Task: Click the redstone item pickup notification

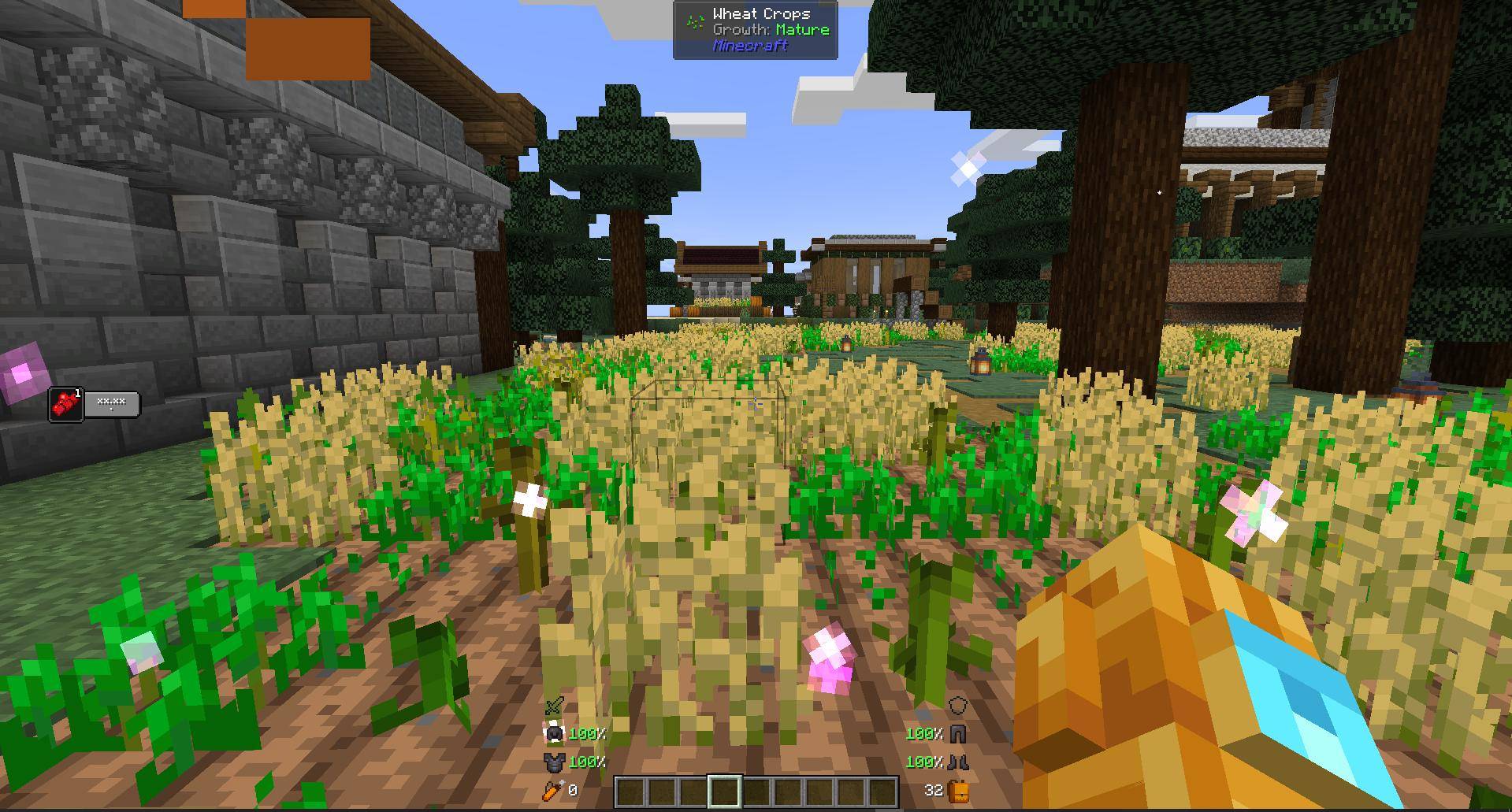Action: click(66, 405)
